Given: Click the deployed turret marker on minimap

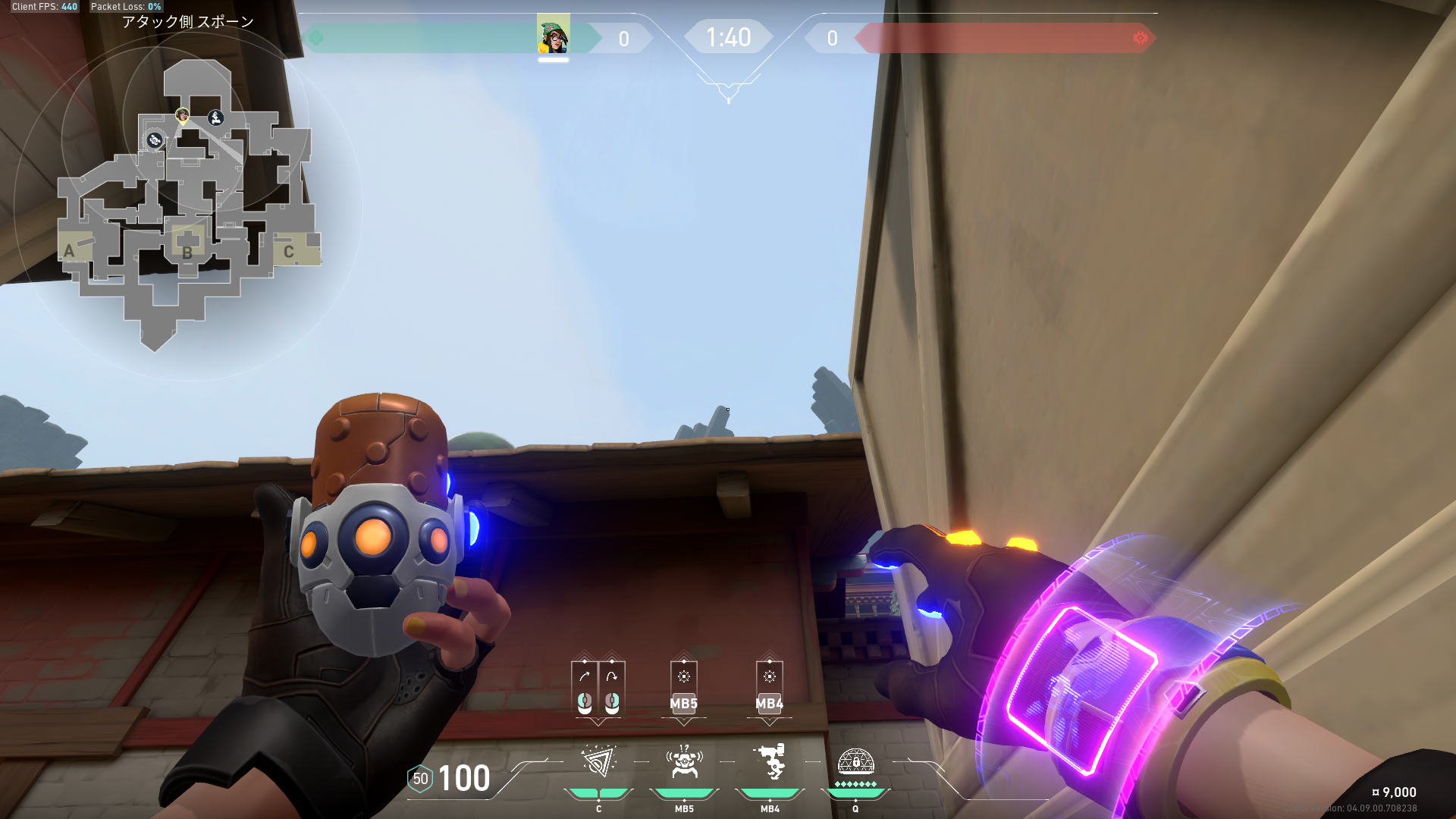Looking at the screenshot, I should 216,118.
